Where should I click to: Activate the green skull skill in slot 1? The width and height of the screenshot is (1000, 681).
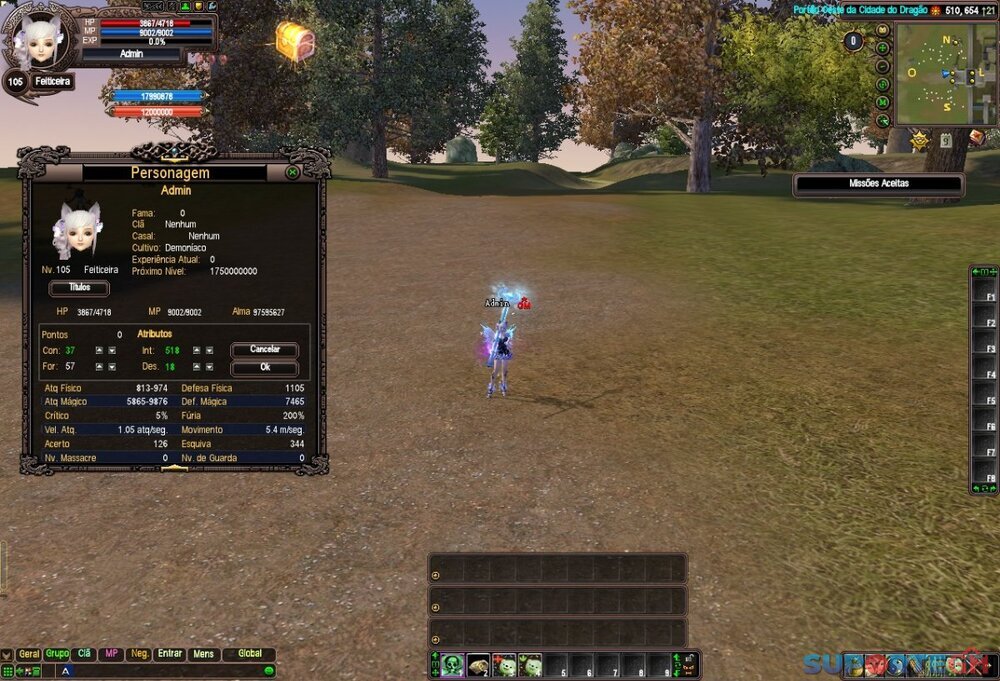pos(453,665)
